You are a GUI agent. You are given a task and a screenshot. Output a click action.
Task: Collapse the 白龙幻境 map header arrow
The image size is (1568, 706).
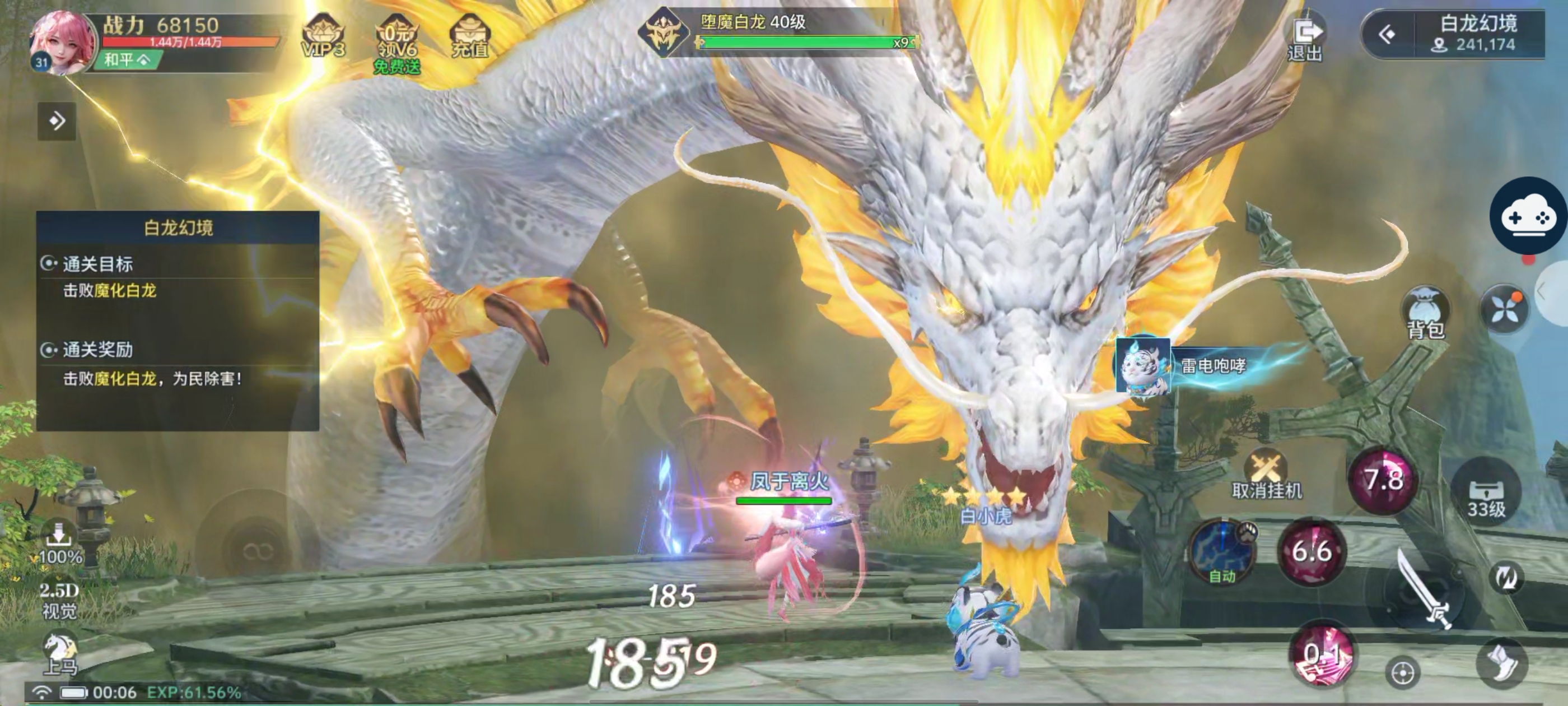pos(1387,34)
